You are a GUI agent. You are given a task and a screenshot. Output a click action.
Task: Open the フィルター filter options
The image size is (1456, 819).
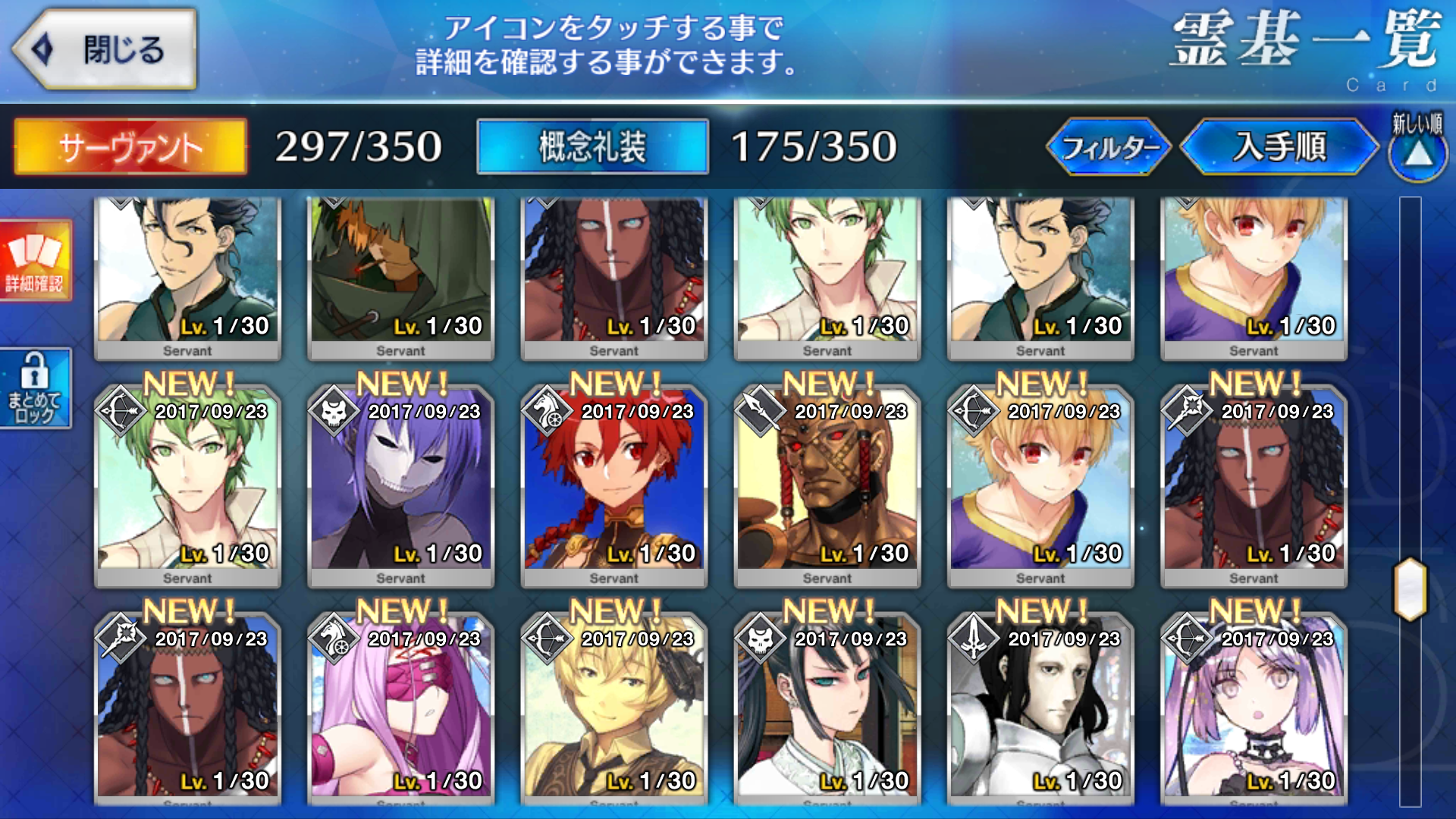(x=1109, y=146)
